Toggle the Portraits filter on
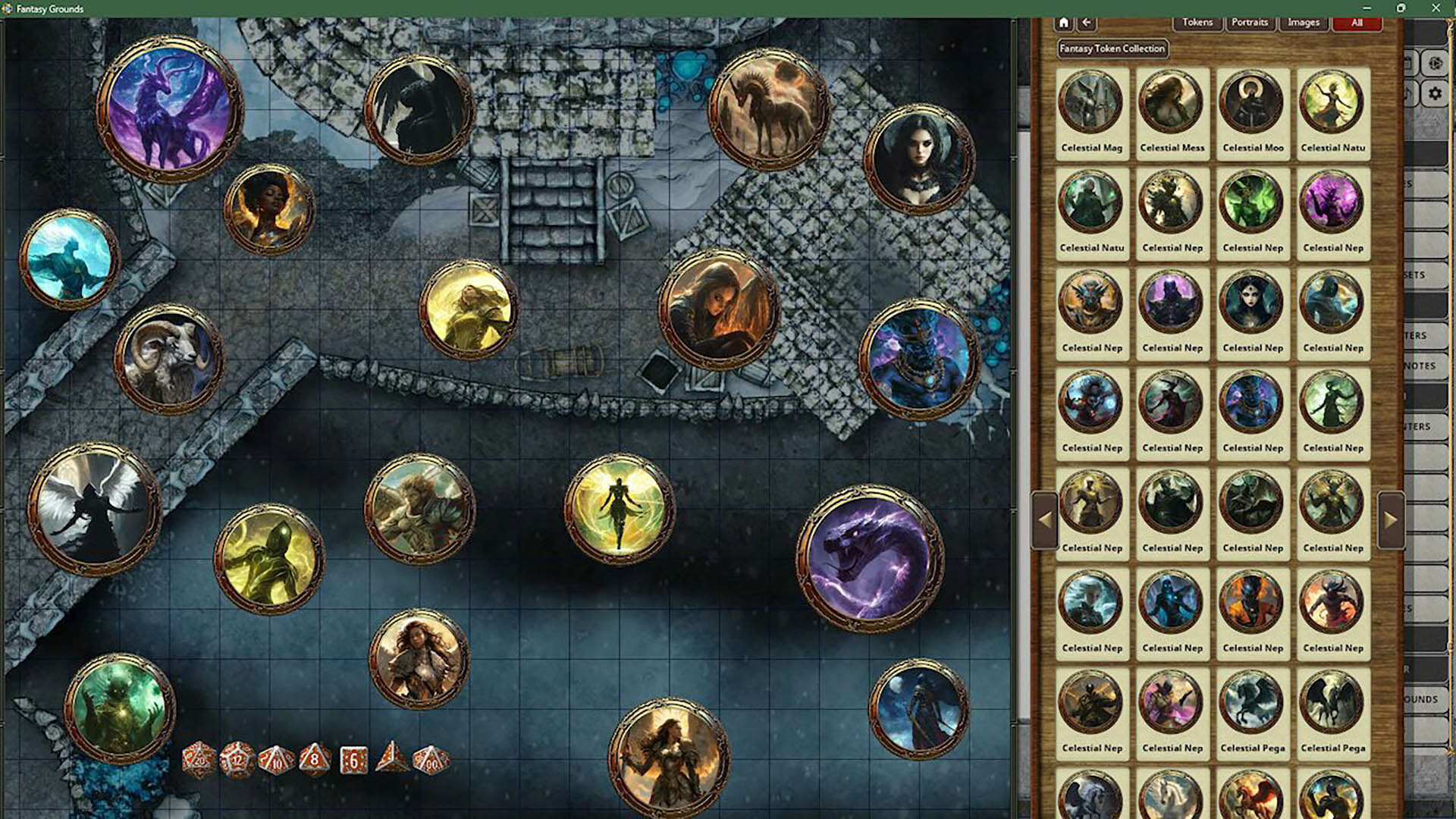1456x819 pixels. [x=1250, y=22]
